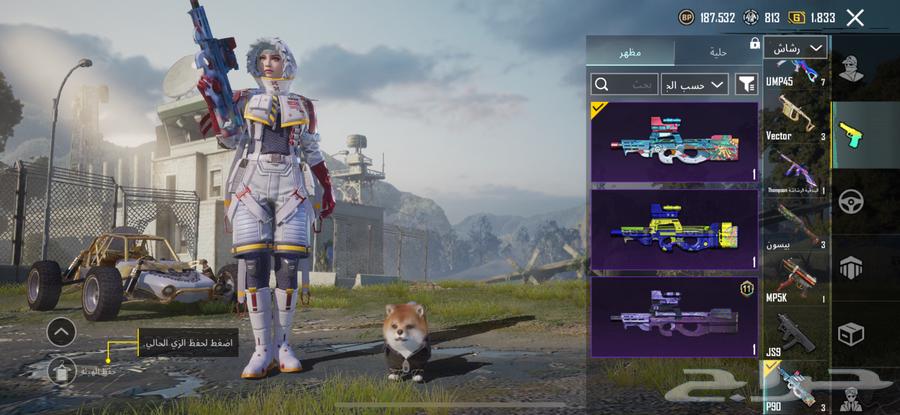Switch to the مظهر skins tab

631,51
